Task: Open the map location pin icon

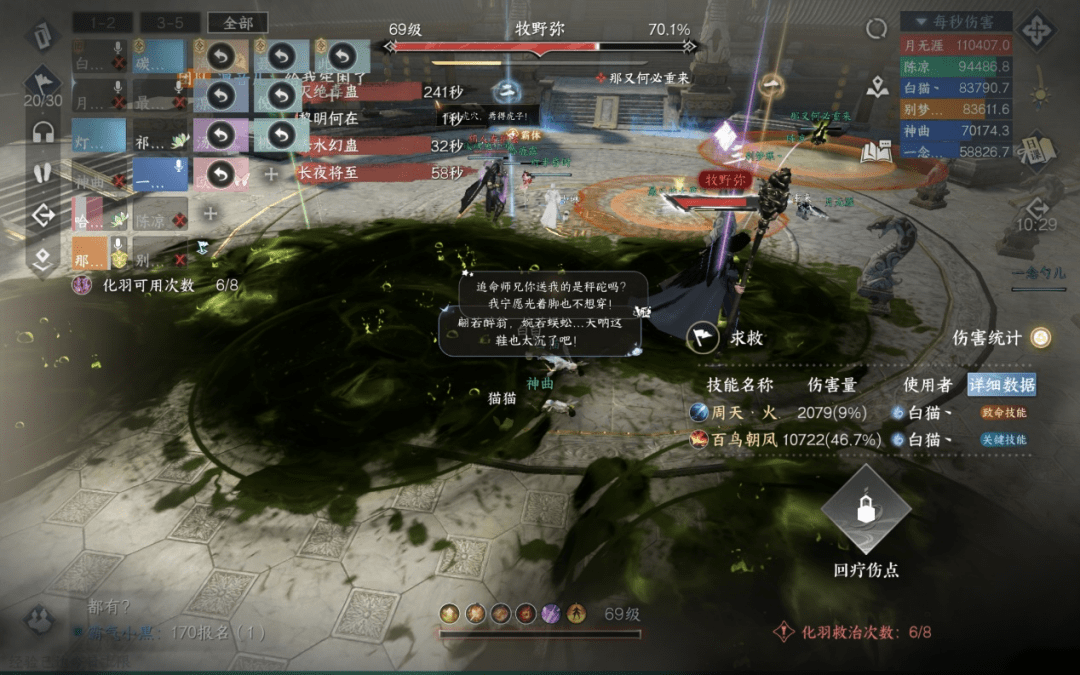Action: 878,88
